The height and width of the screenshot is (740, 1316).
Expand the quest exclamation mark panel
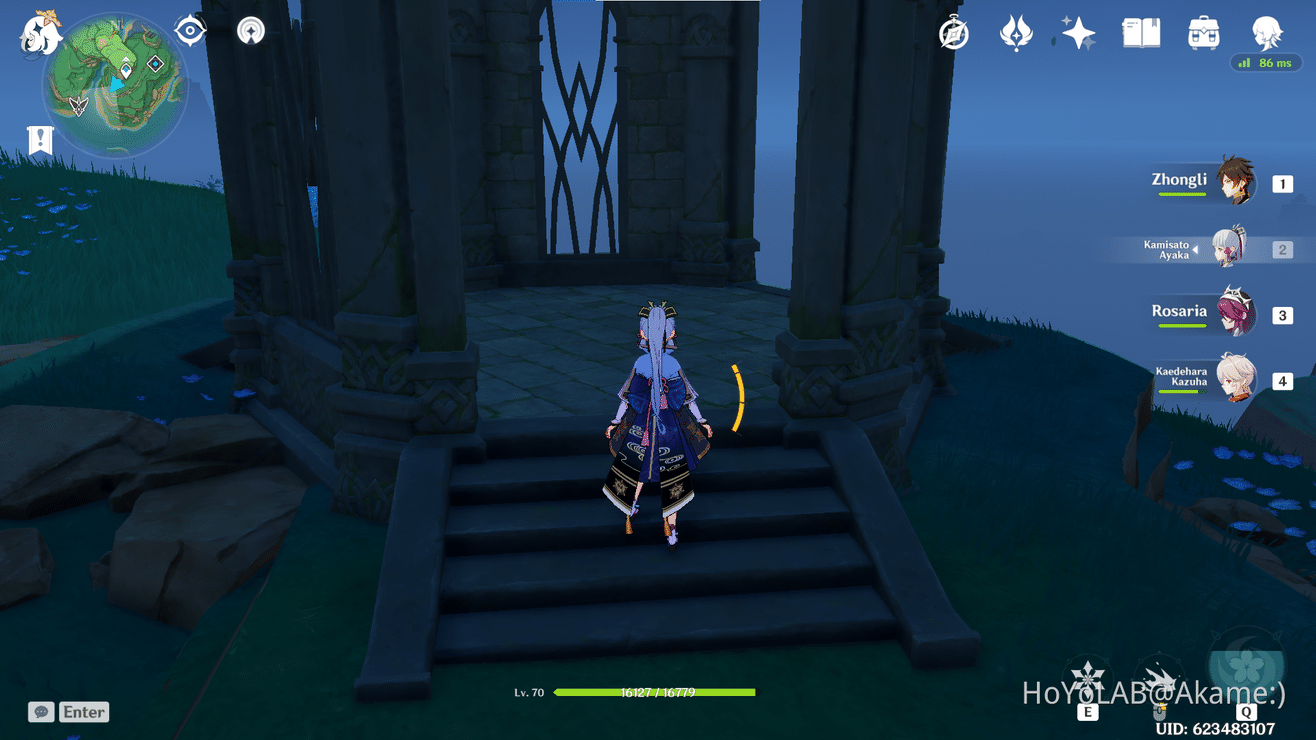[x=40, y=140]
